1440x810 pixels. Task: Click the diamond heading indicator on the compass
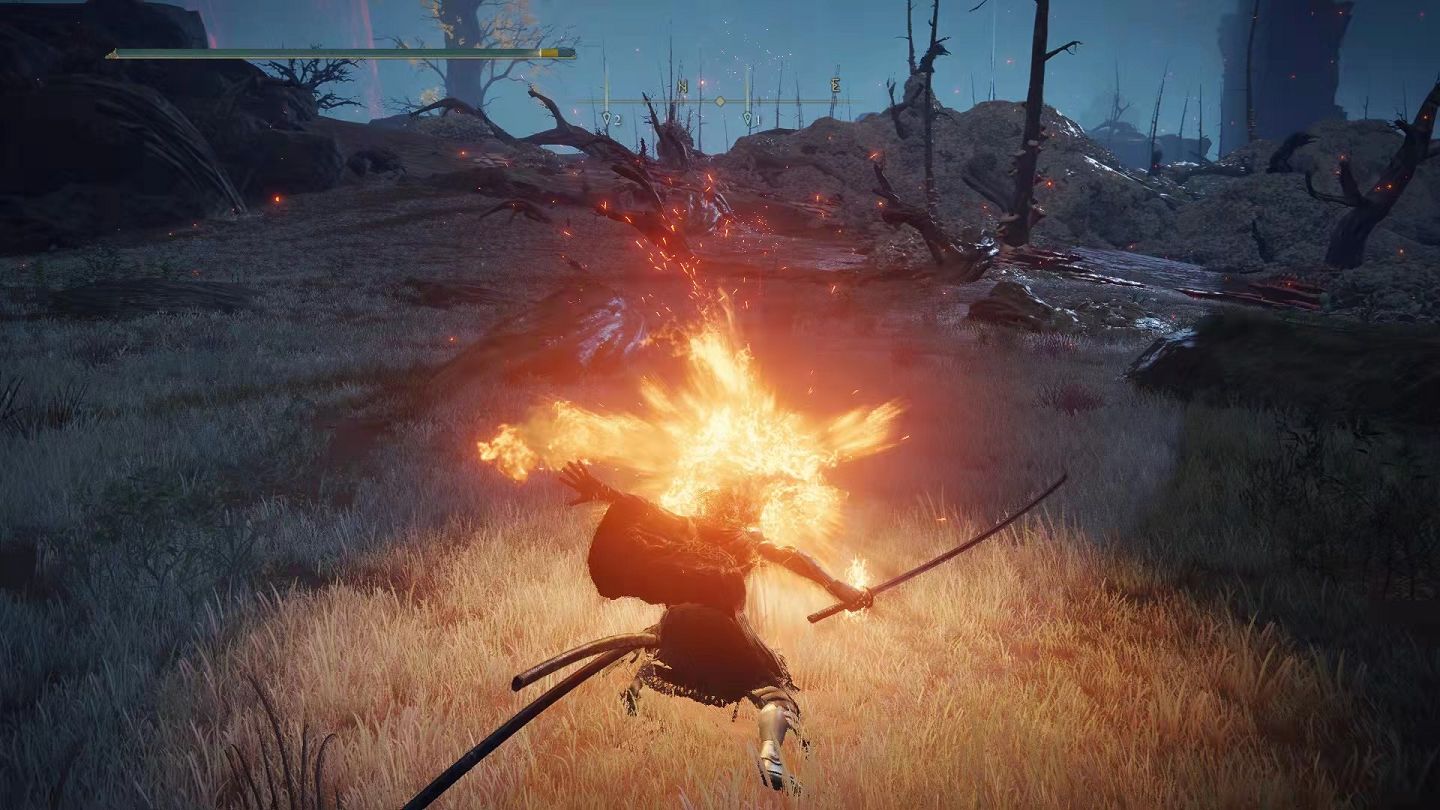[719, 101]
